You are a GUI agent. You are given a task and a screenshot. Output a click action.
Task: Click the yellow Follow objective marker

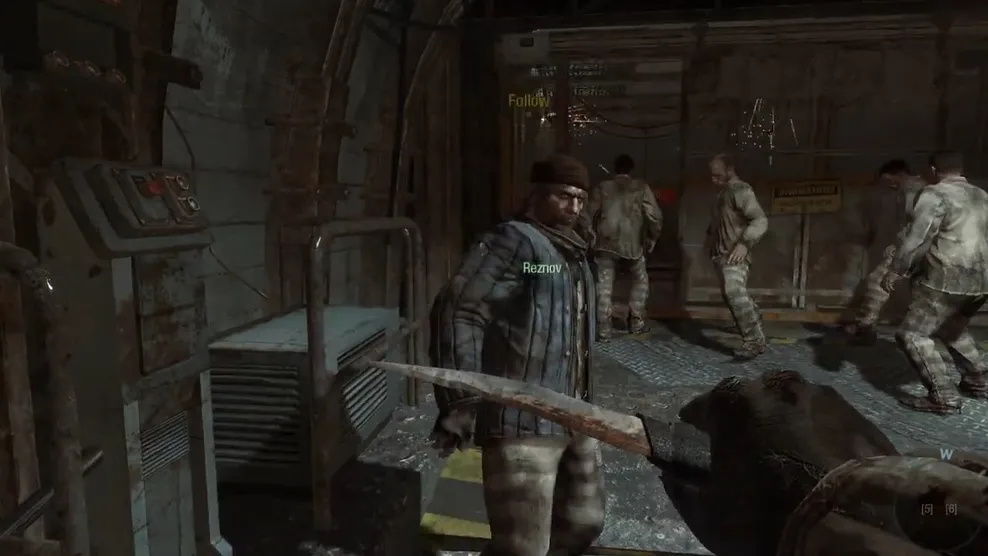[x=528, y=101]
